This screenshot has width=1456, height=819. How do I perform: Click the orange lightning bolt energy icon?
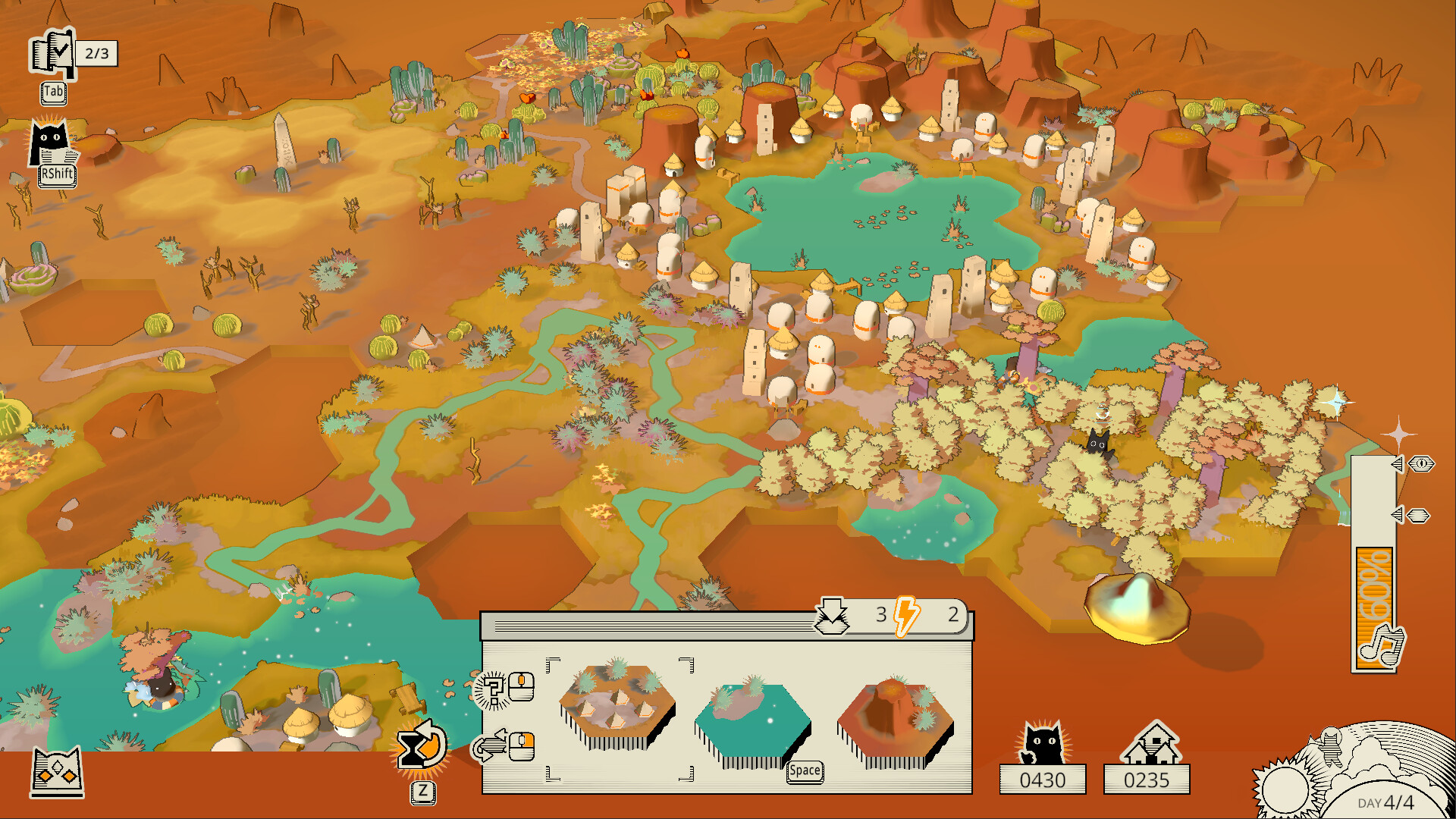pyautogui.click(x=906, y=615)
